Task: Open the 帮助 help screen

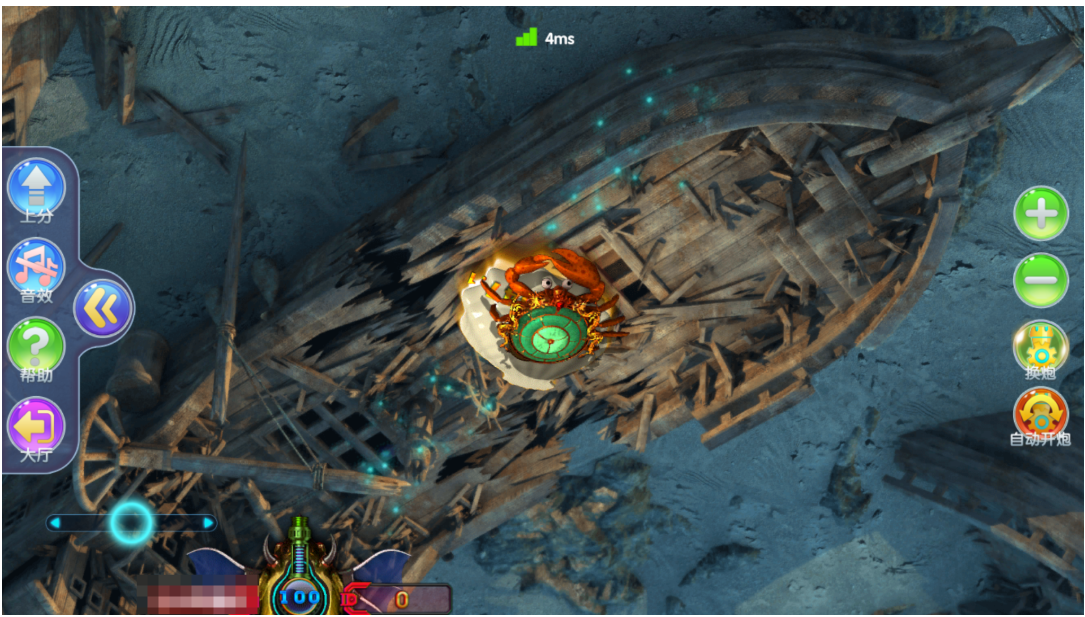Action: point(36,346)
